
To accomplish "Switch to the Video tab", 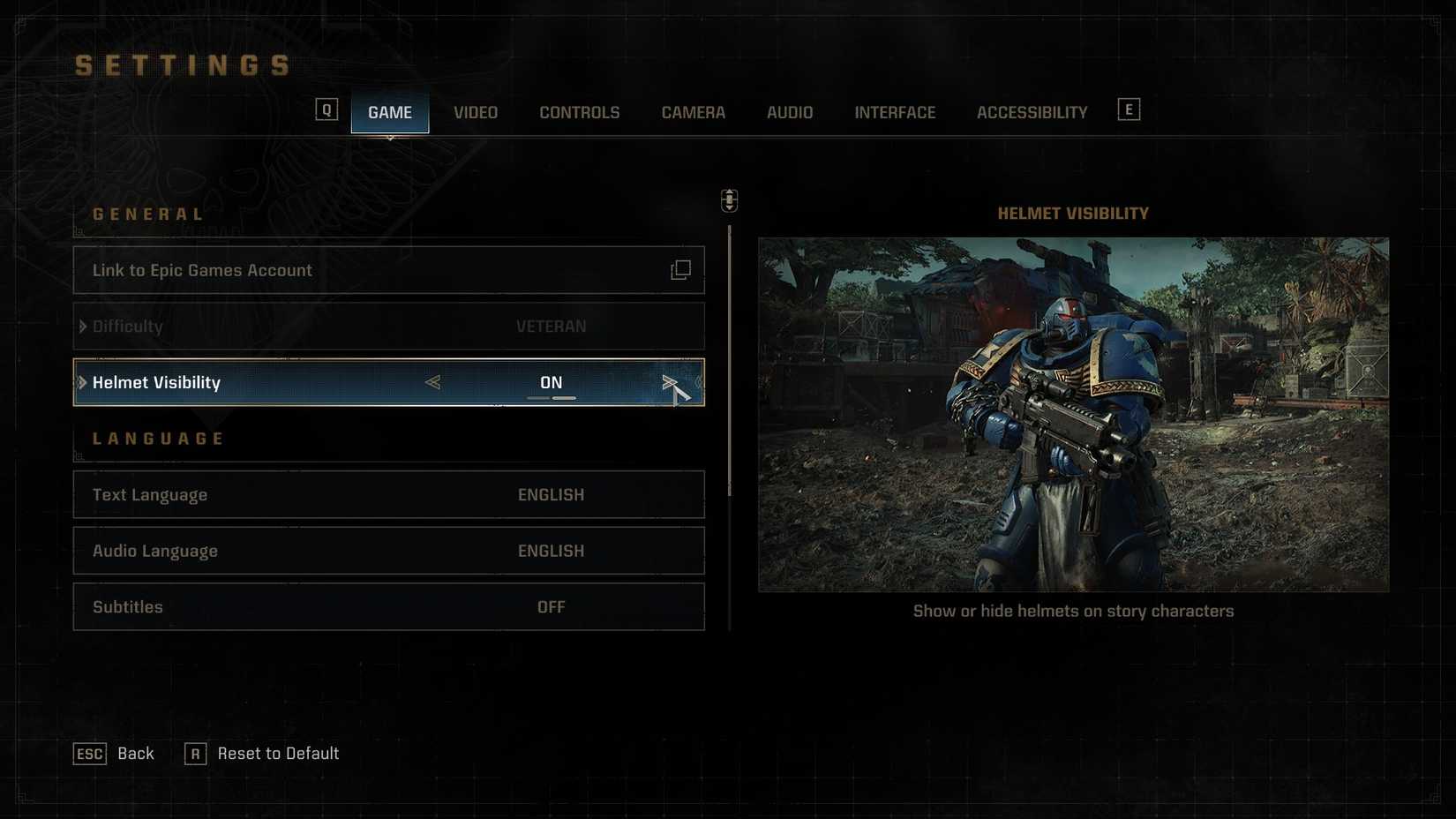I will coord(475,112).
